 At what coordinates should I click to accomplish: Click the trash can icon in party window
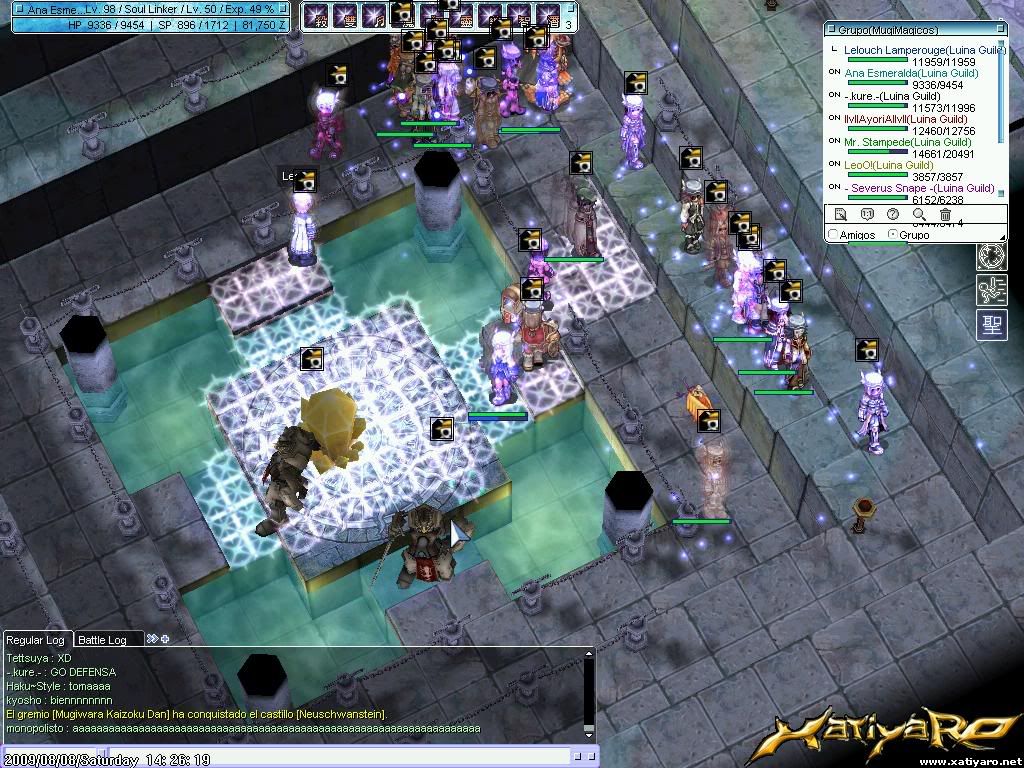click(945, 214)
